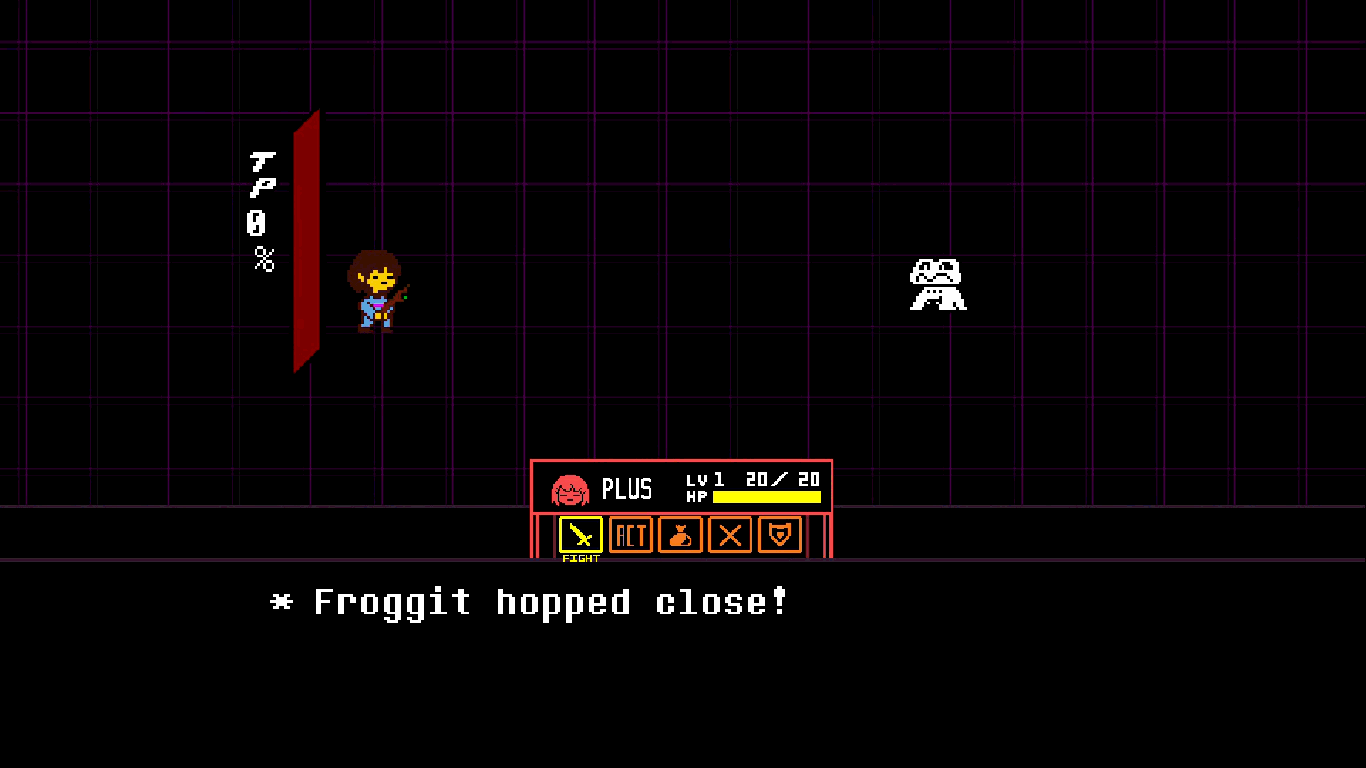
Task: Click the name PLUS label
Action: tap(629, 491)
